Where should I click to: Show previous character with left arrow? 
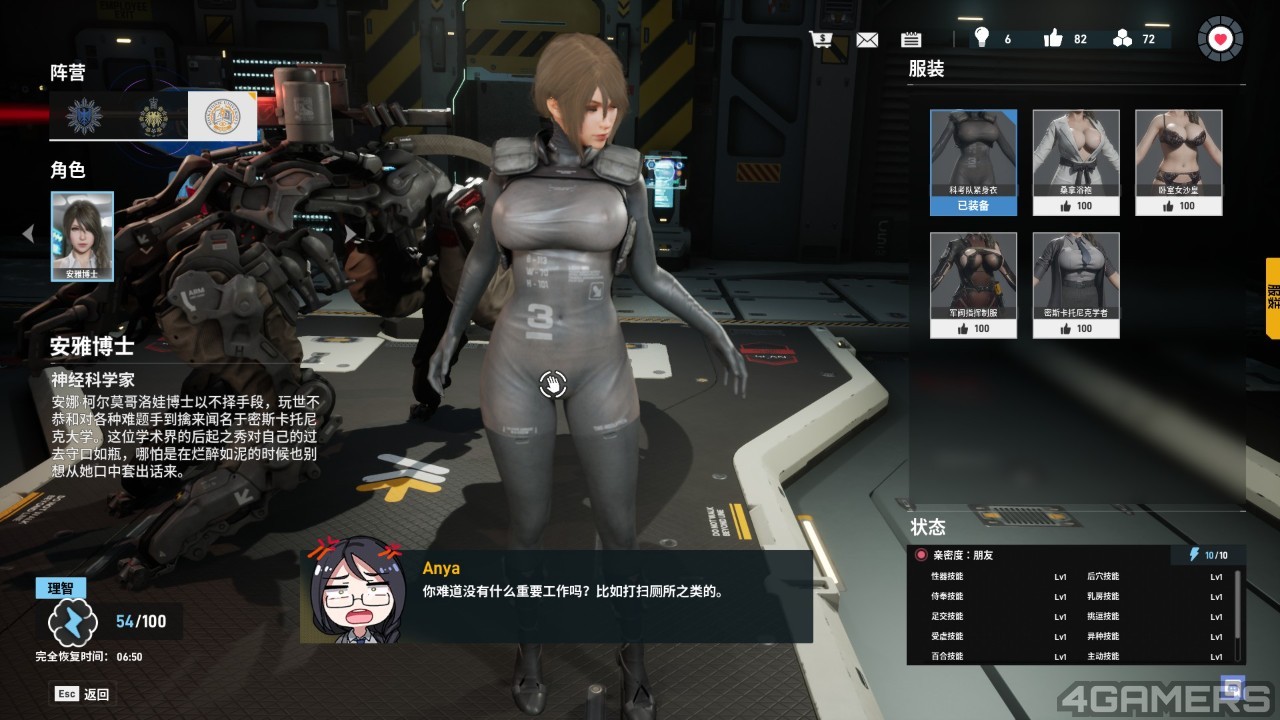28,234
